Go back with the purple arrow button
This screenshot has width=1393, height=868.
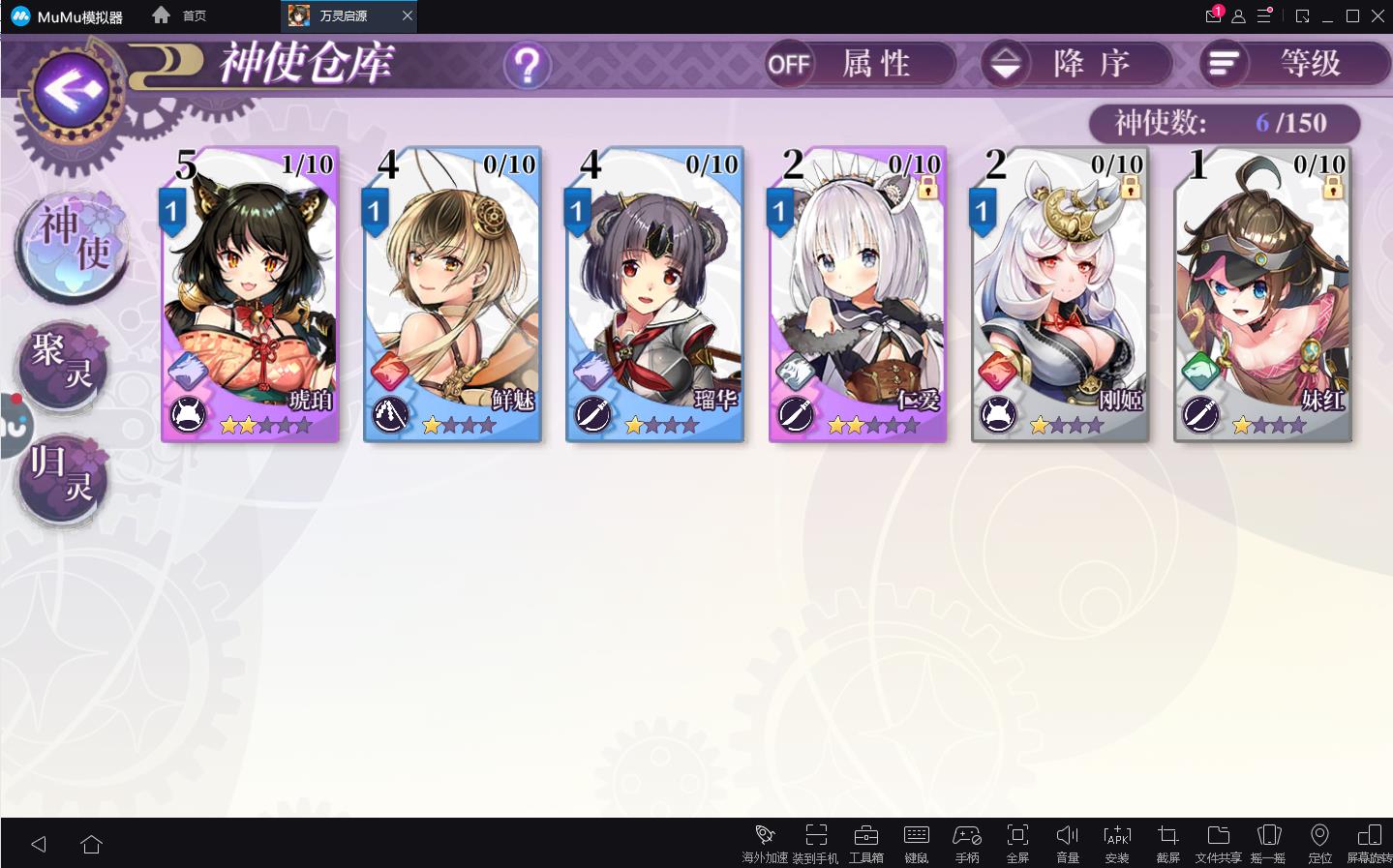(72, 91)
